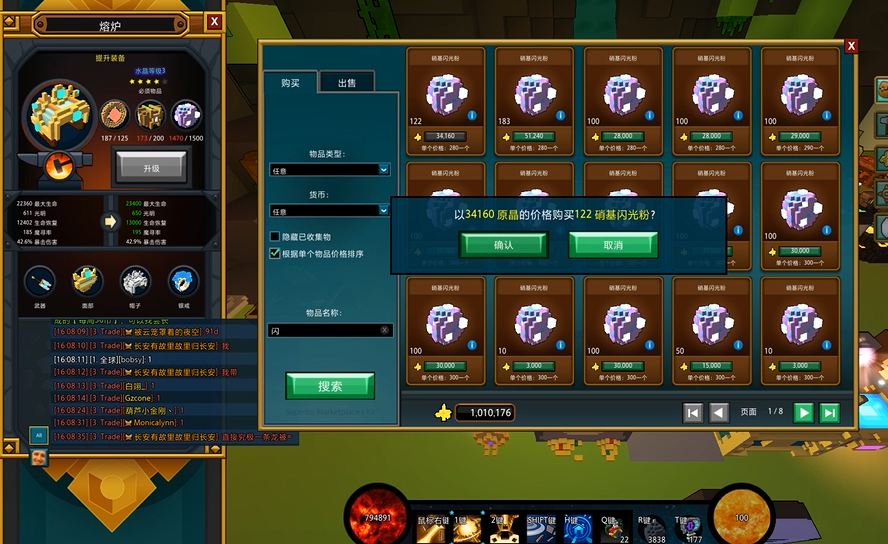Go back to the previous marketplace page

tap(719, 412)
